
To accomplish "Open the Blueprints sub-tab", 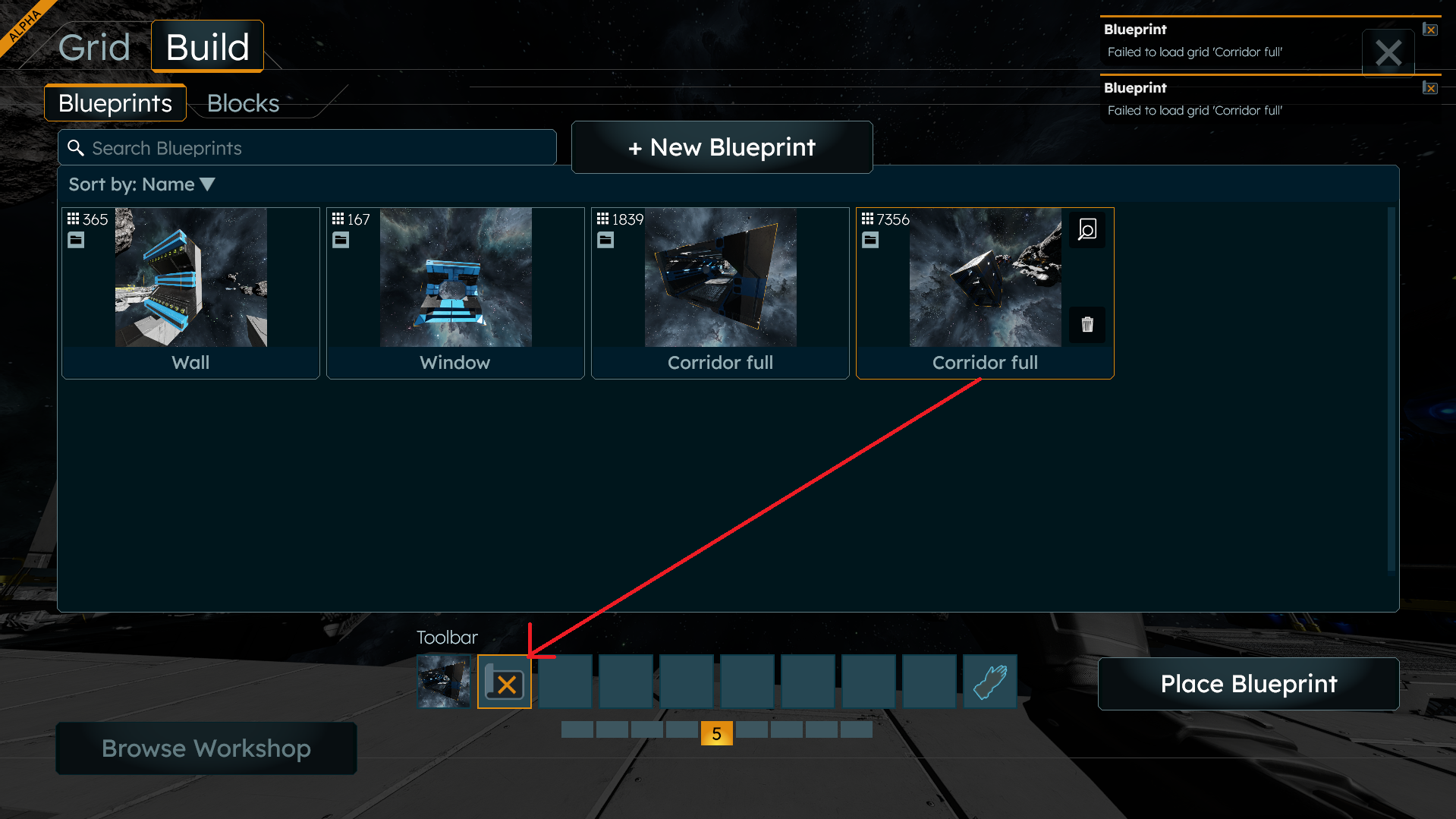I will pos(115,103).
